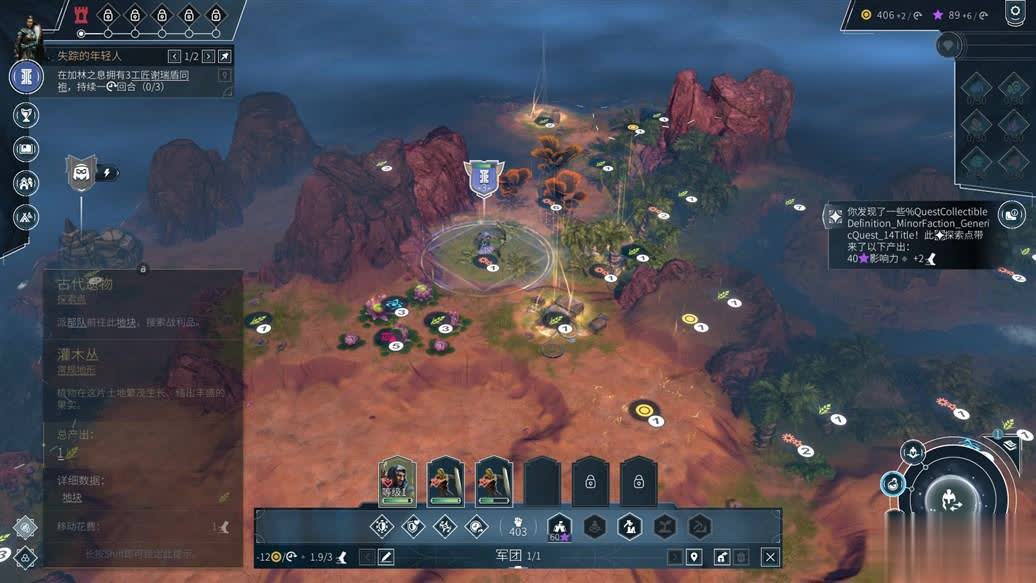Locate the army with the map pin button
This screenshot has height=583, width=1036.
[x=694, y=557]
